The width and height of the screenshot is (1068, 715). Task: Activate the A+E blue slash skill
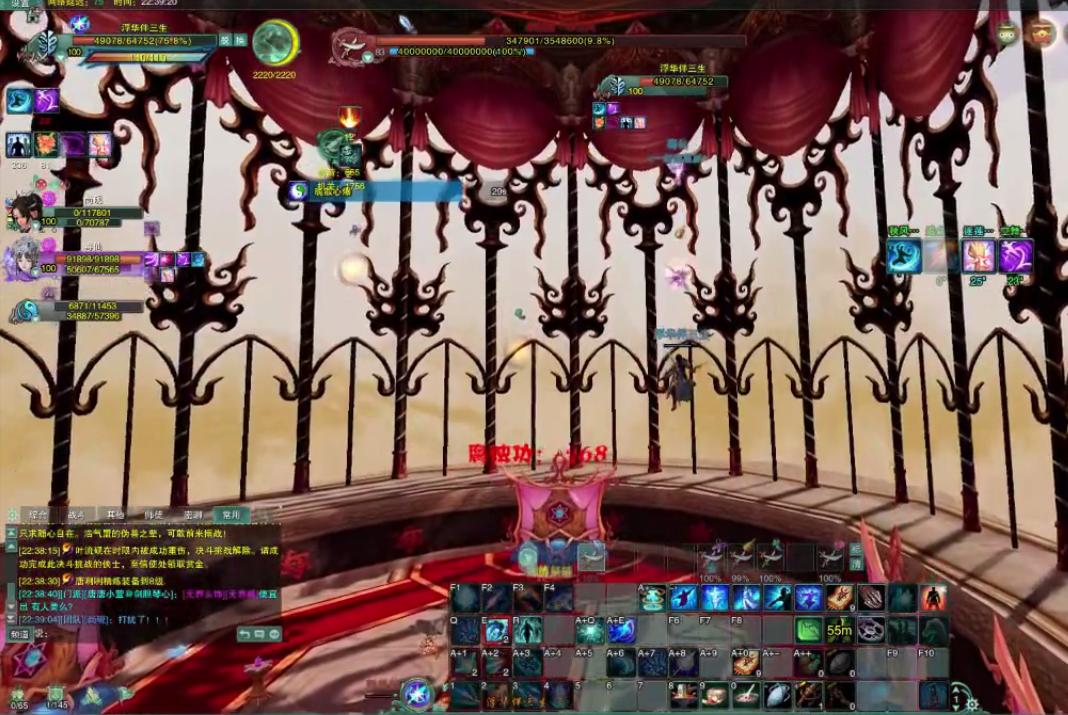[622, 630]
